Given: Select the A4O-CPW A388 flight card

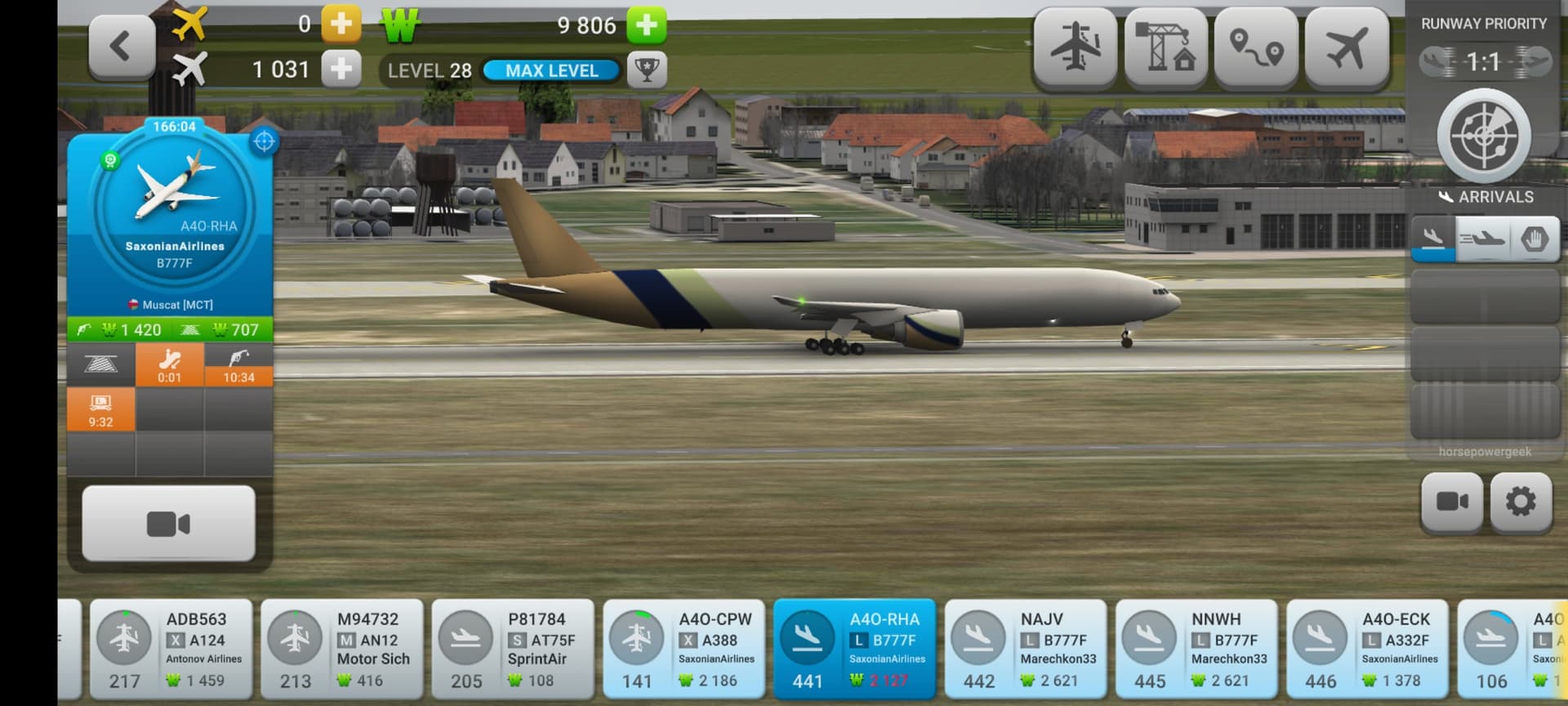Looking at the screenshot, I should pos(684,650).
